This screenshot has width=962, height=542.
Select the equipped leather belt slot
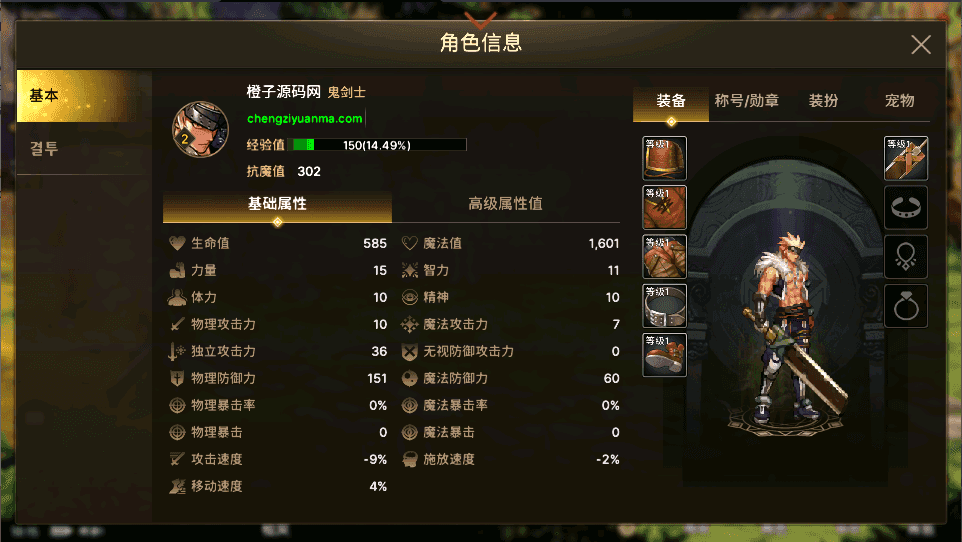click(x=664, y=306)
